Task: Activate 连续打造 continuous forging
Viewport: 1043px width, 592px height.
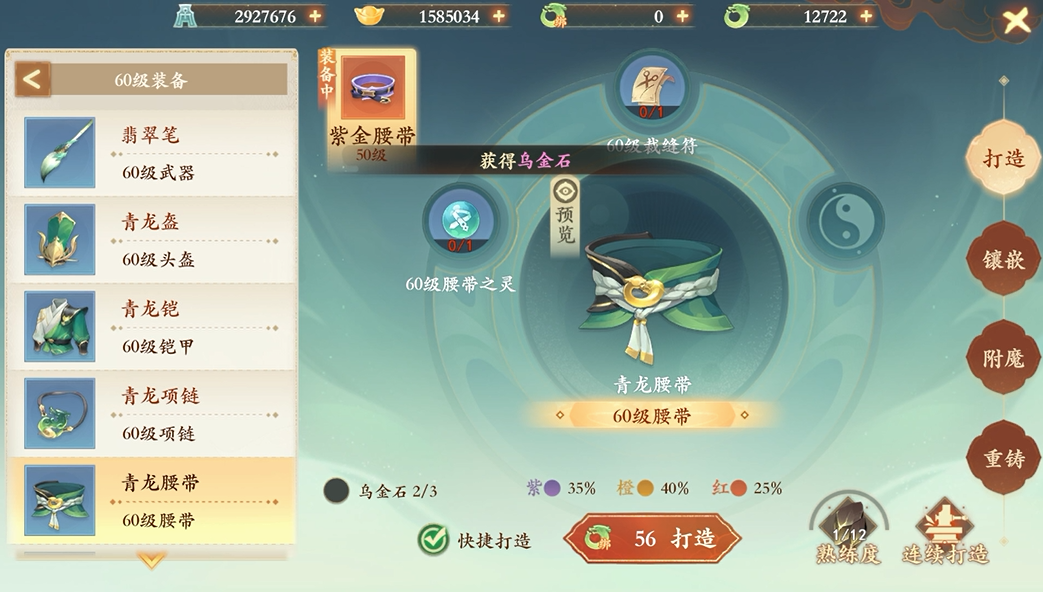Action: 944,531
